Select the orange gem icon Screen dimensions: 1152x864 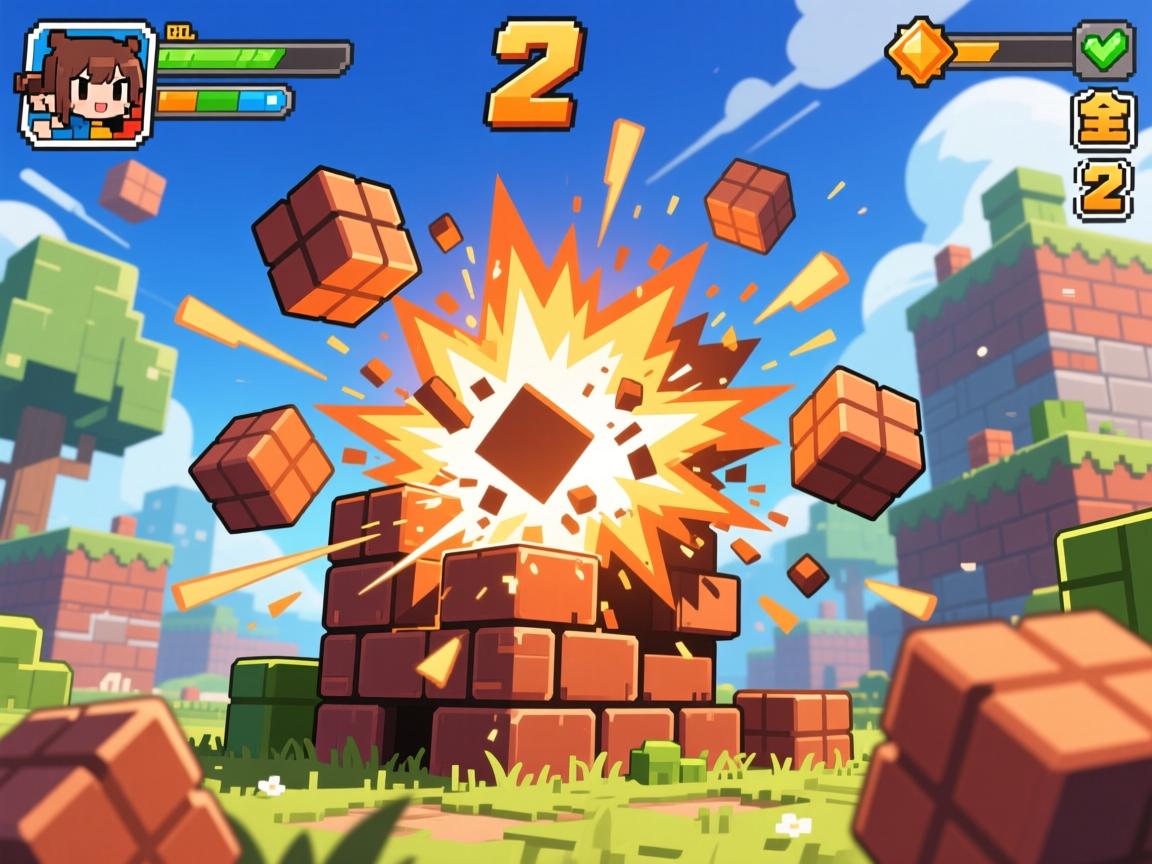920,48
